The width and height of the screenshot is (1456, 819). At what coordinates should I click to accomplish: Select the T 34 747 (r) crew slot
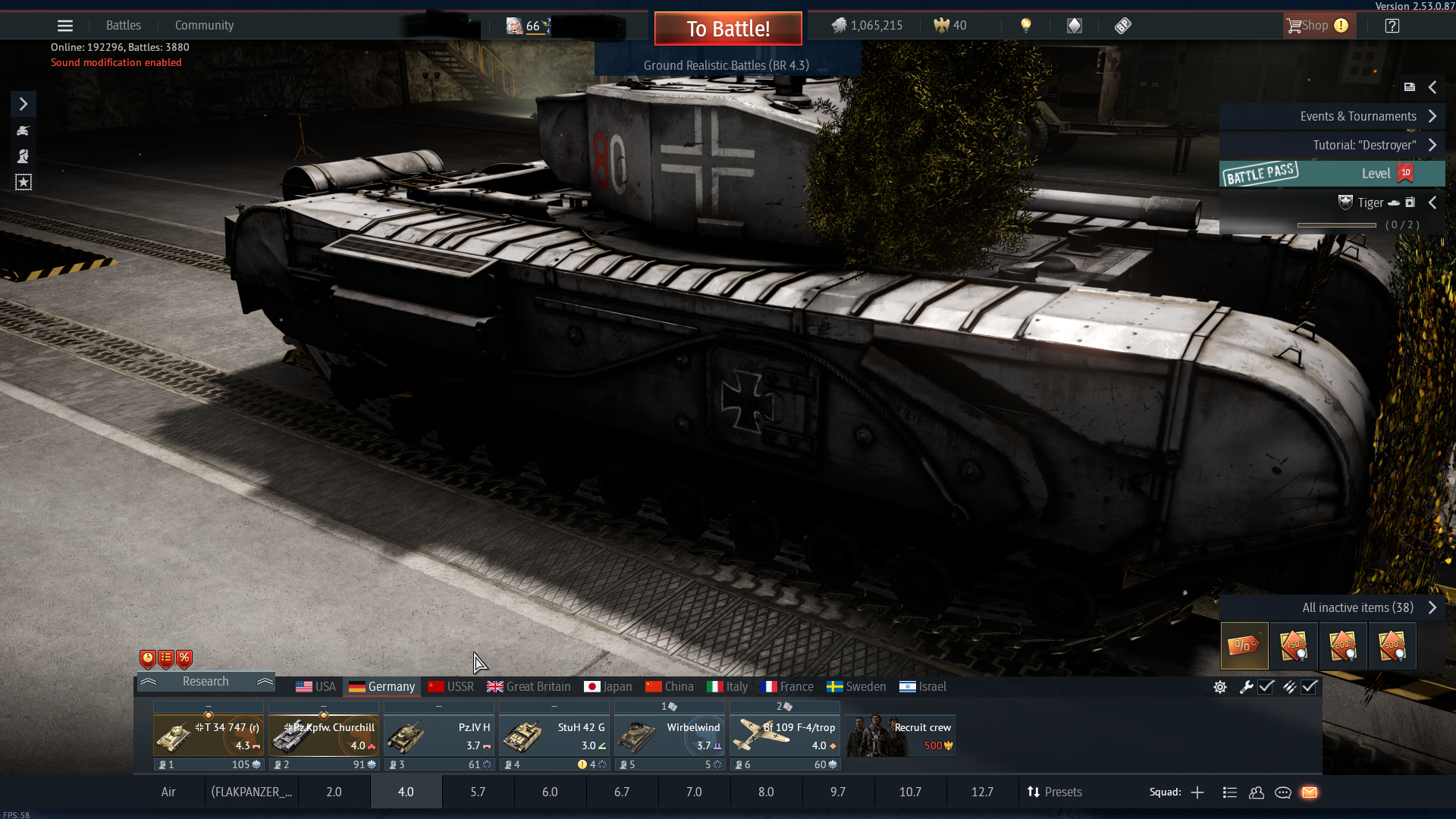pyautogui.click(x=209, y=736)
